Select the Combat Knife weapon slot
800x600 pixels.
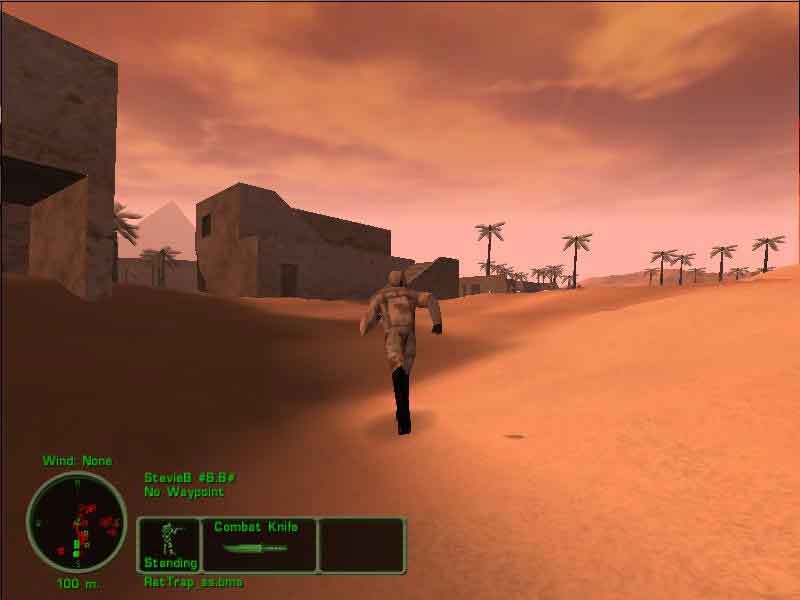259,544
